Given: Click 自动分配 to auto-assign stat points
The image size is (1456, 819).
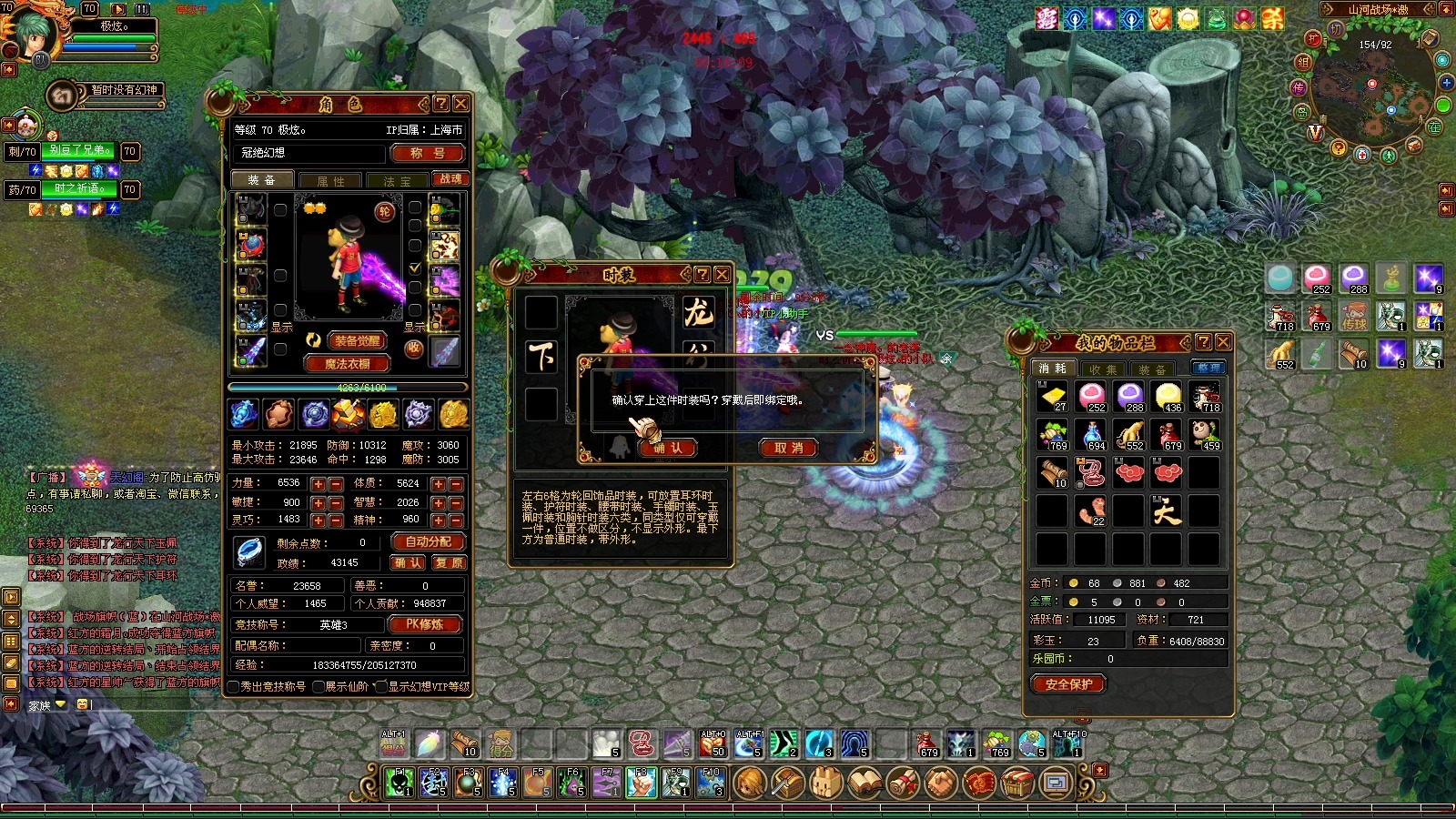Looking at the screenshot, I should [428, 541].
